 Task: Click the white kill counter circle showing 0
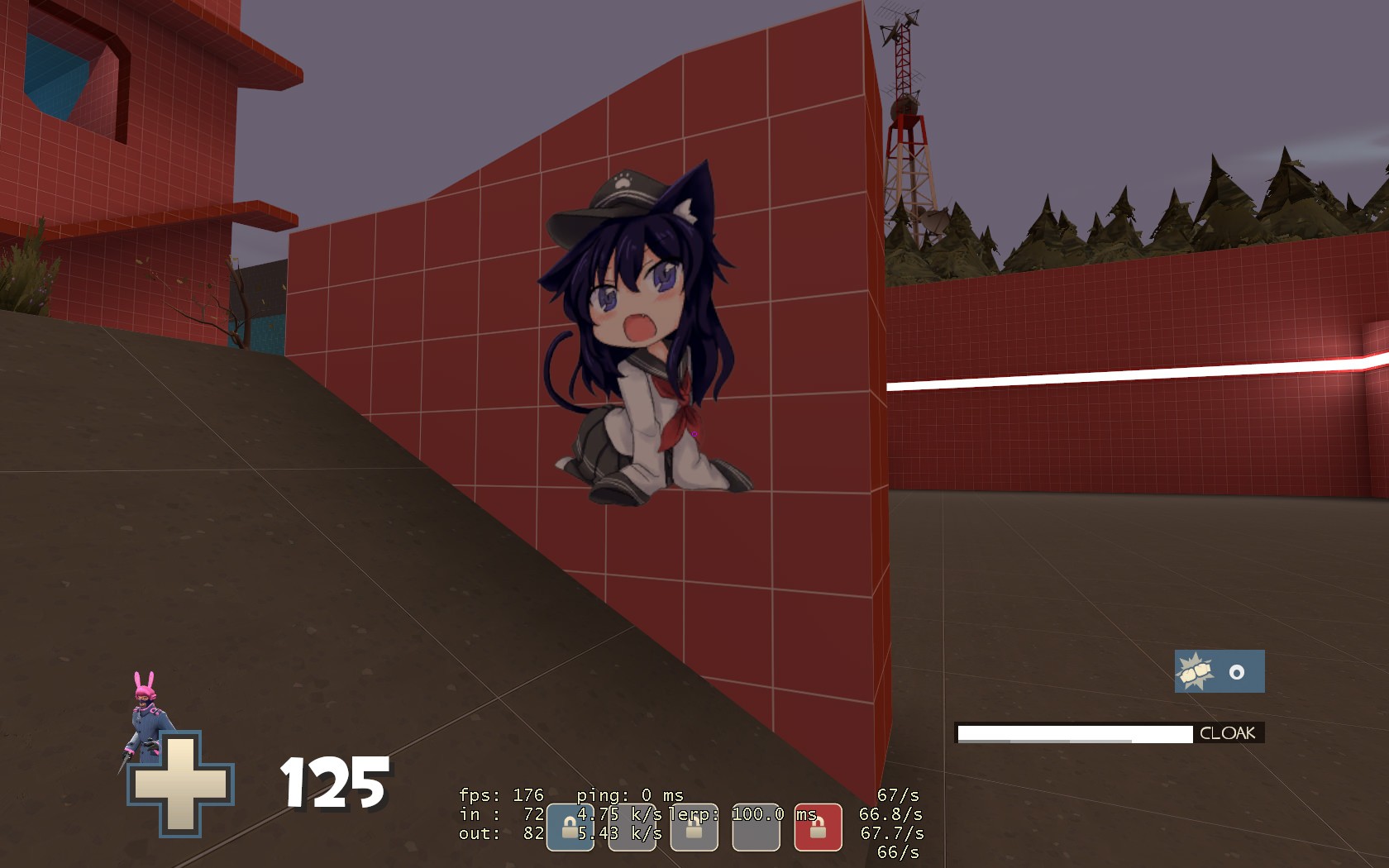[x=1236, y=670]
